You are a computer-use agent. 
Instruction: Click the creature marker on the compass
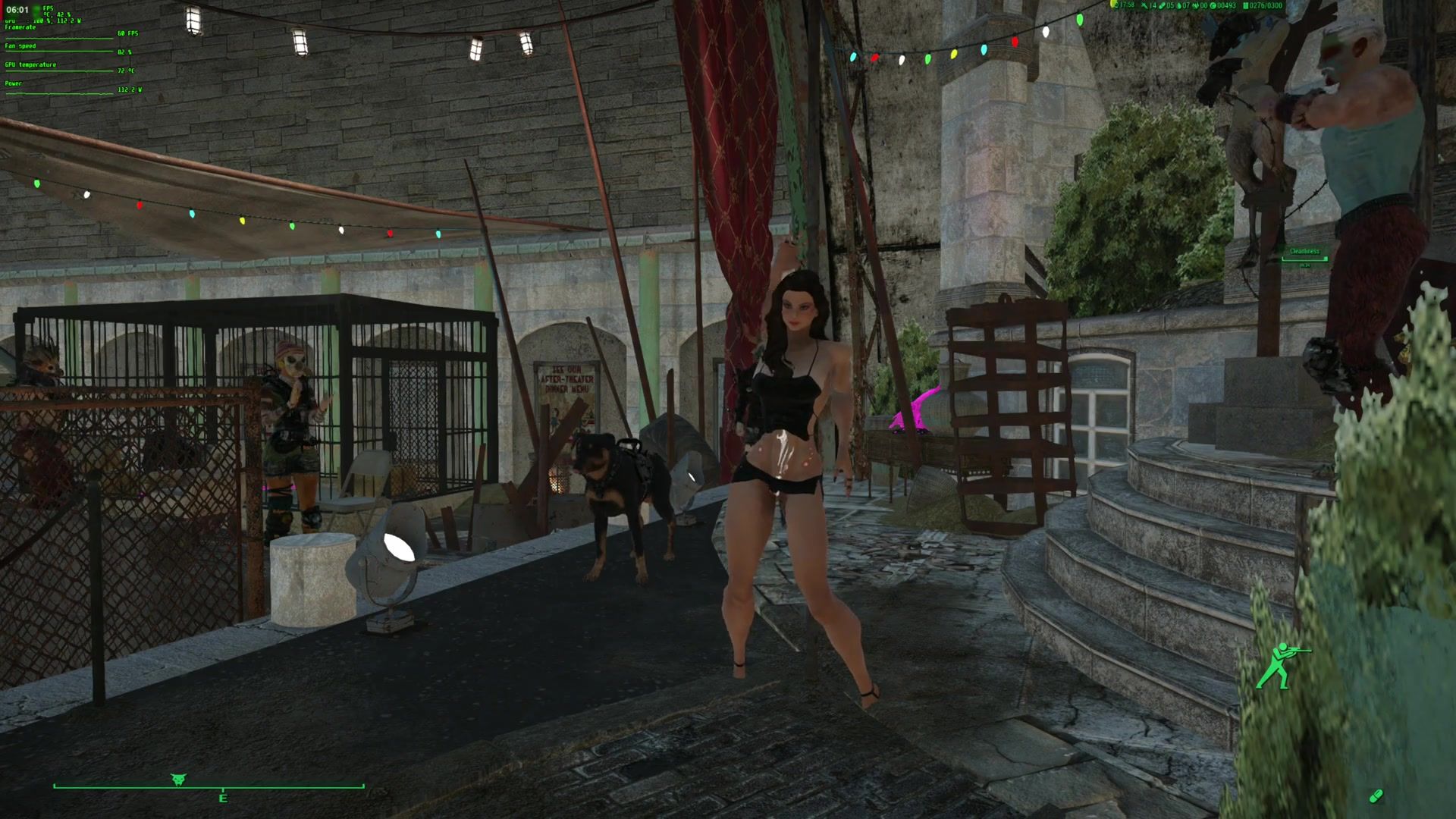point(179,779)
